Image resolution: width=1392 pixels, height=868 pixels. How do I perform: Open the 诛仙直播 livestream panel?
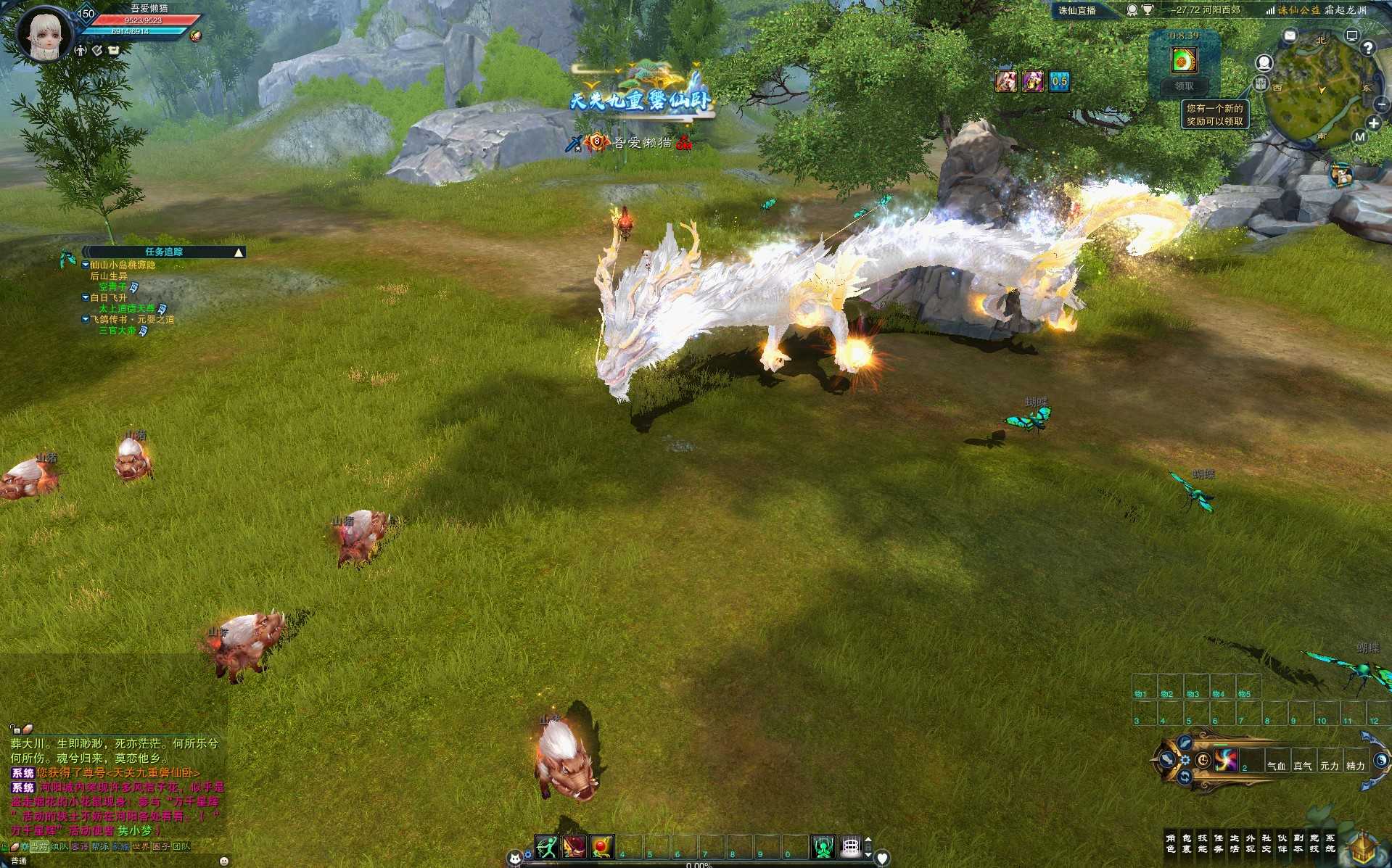tap(1076, 10)
